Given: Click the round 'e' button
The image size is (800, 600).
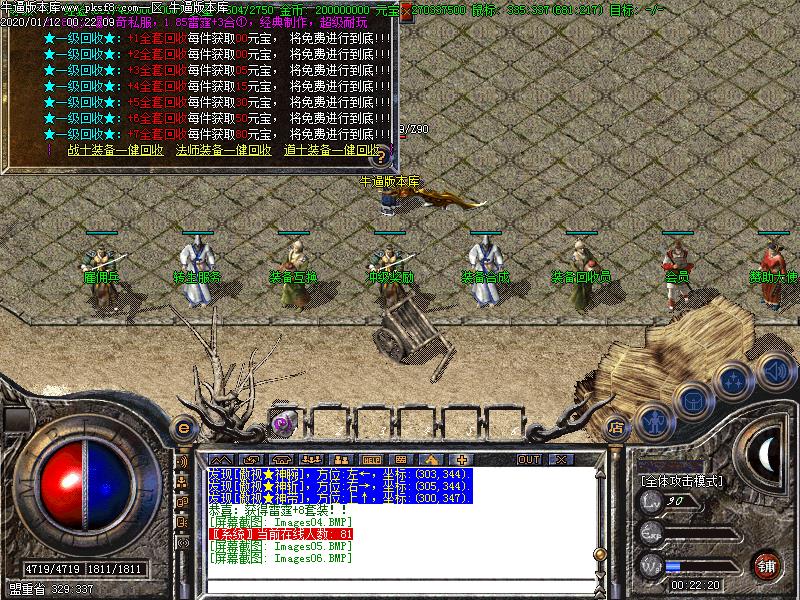Looking at the screenshot, I should pos(184,427).
